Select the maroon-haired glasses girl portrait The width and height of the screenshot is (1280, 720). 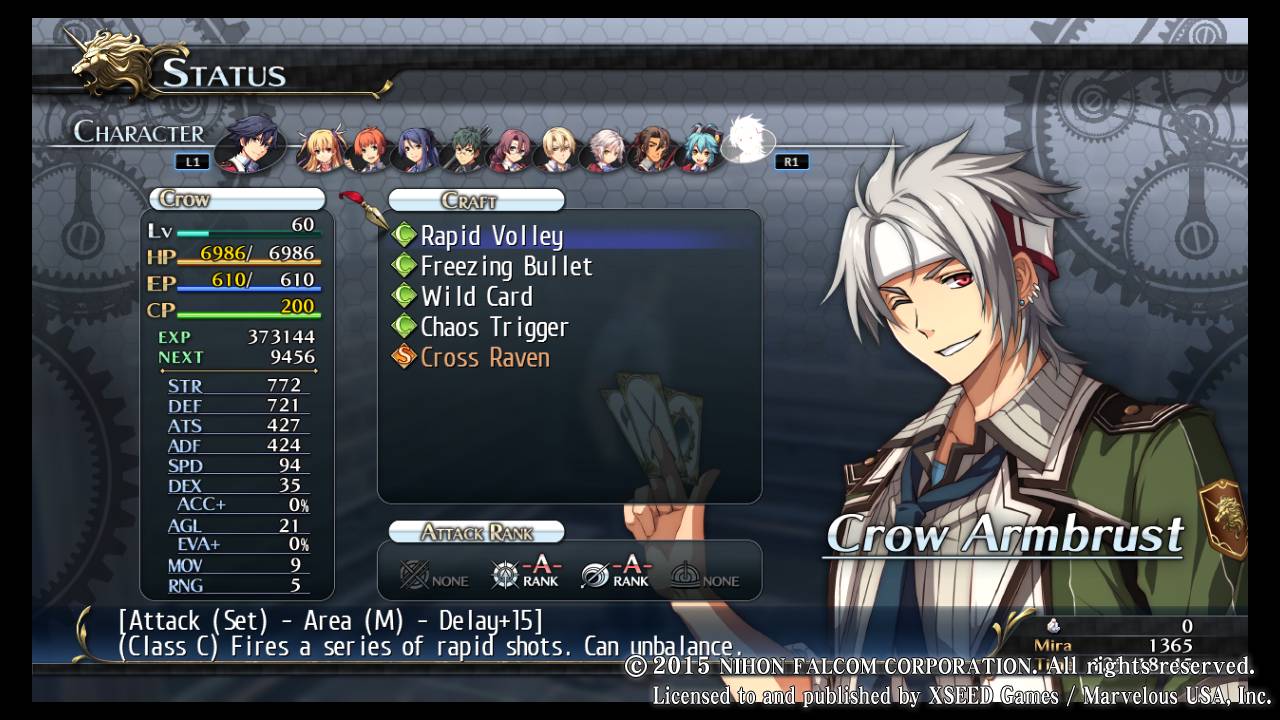click(510, 150)
